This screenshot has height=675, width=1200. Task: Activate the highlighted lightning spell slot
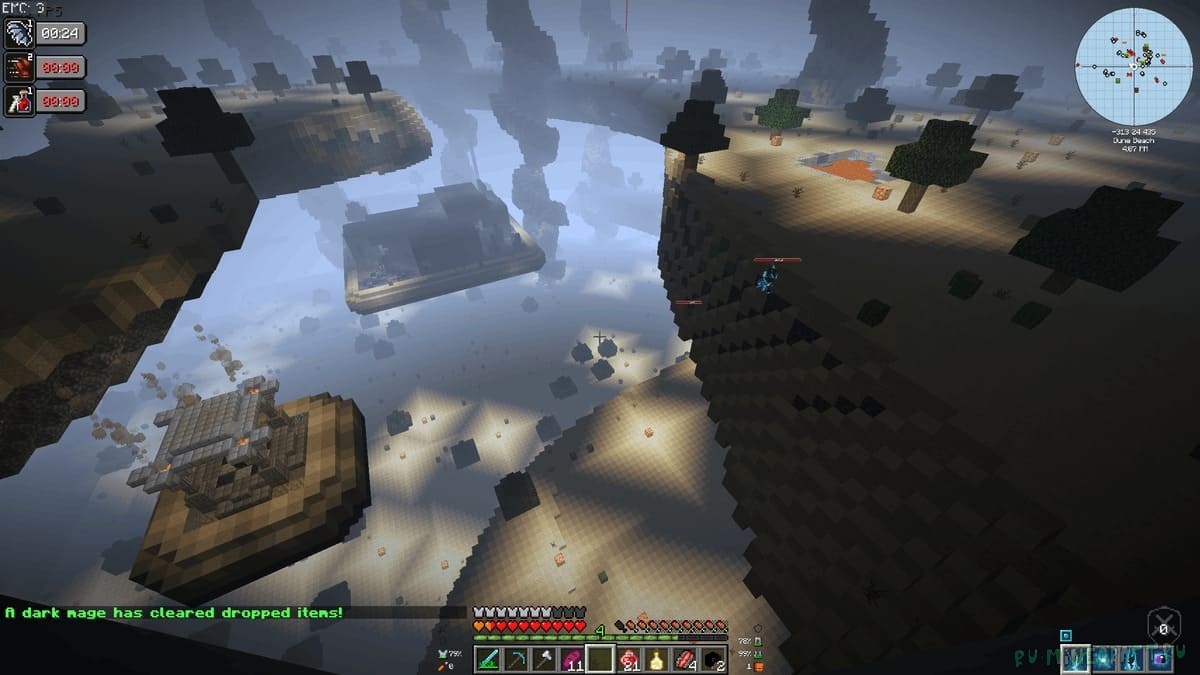coord(1075,658)
